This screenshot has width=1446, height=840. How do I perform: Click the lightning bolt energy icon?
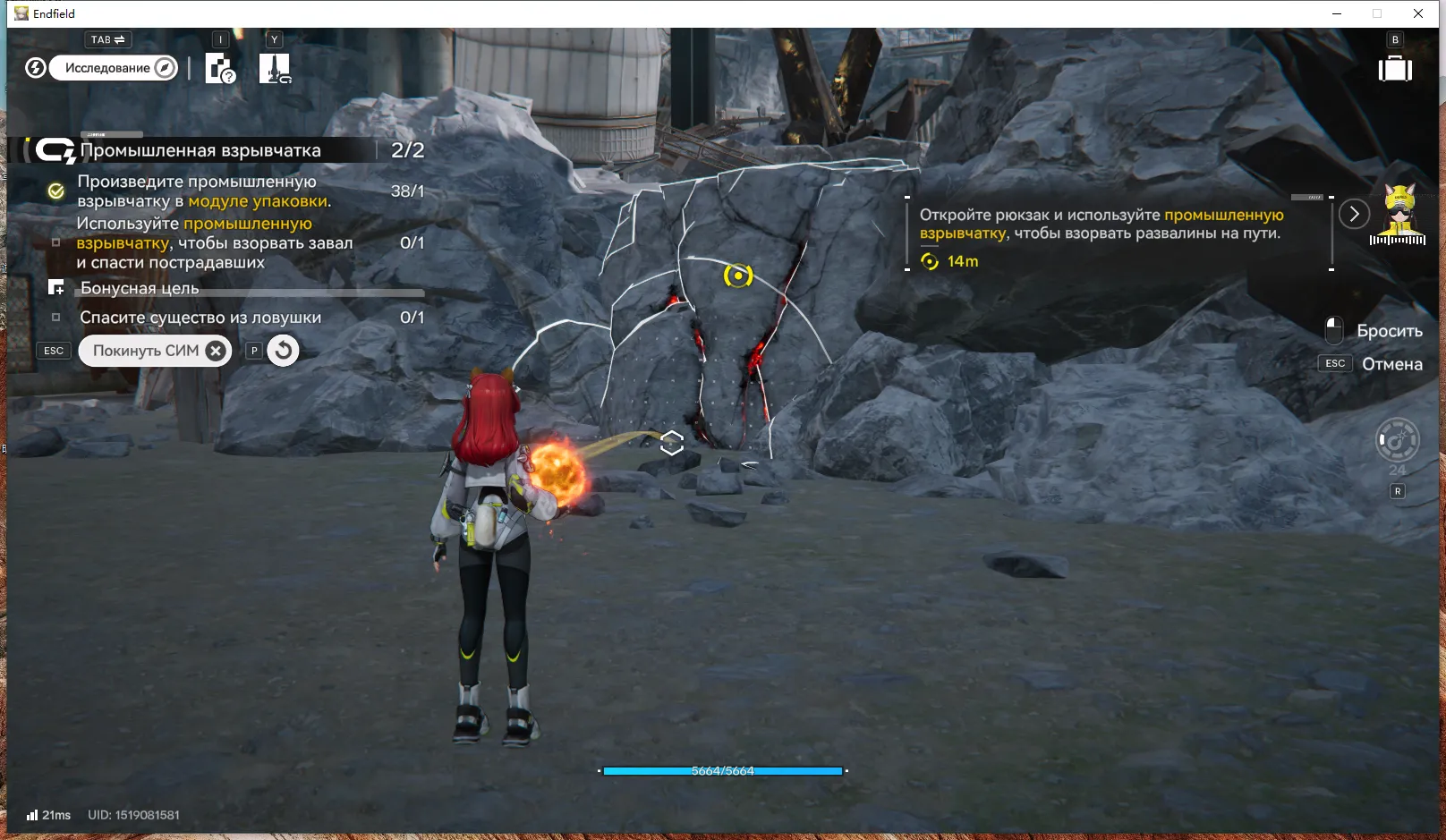[36, 68]
